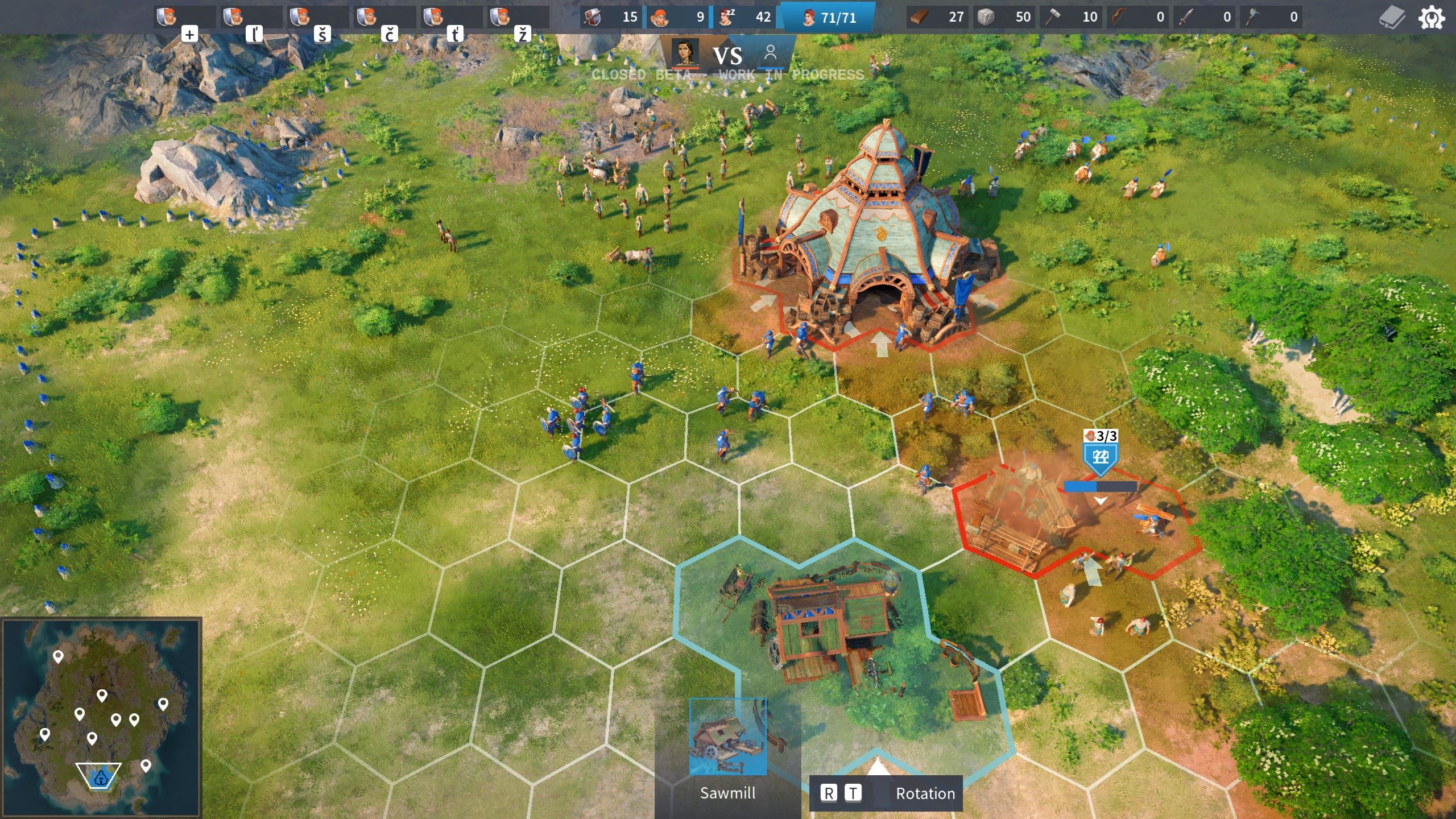
Task: Show the soldiers count with sword-and-shield icon
Action: tap(611, 17)
